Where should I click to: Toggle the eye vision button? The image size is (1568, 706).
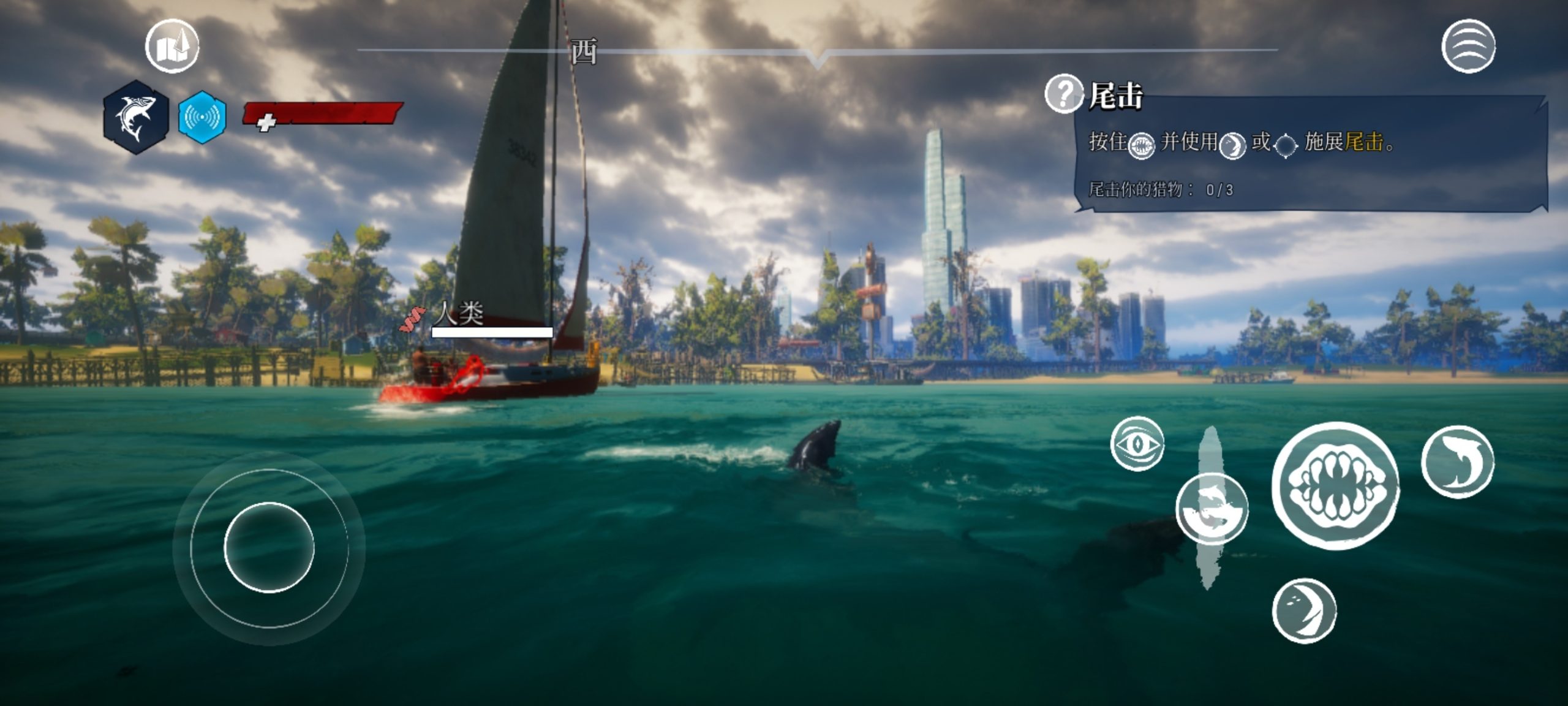[x=1137, y=443]
